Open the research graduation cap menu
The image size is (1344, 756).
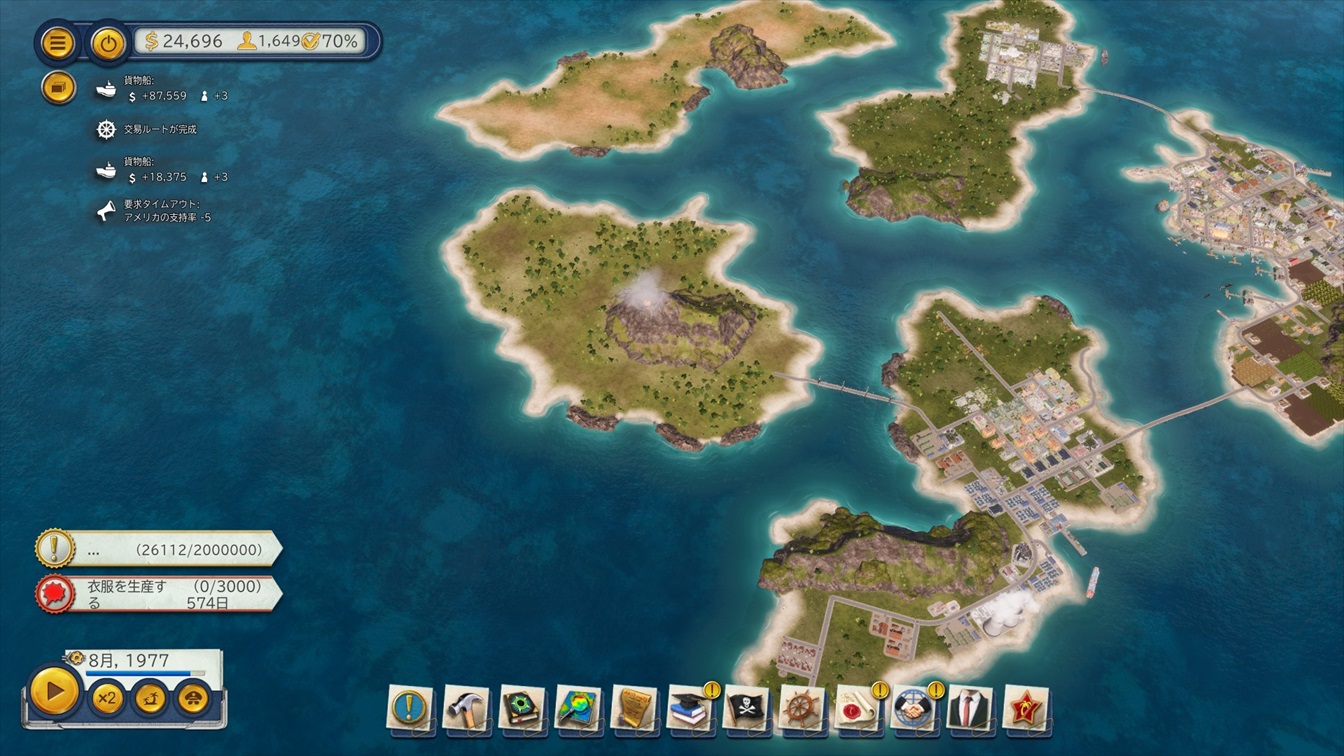pos(690,707)
